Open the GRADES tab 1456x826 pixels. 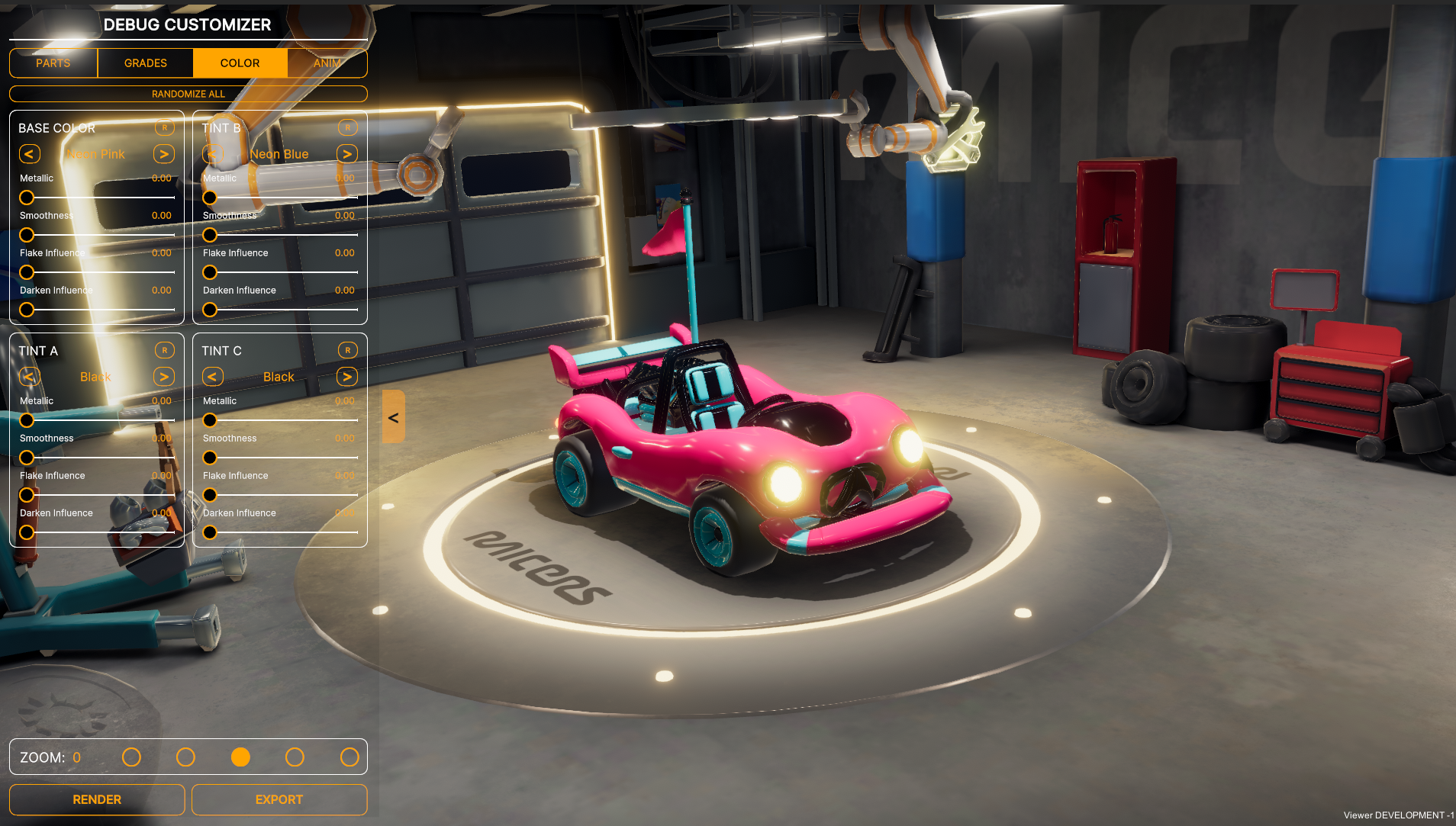point(145,63)
